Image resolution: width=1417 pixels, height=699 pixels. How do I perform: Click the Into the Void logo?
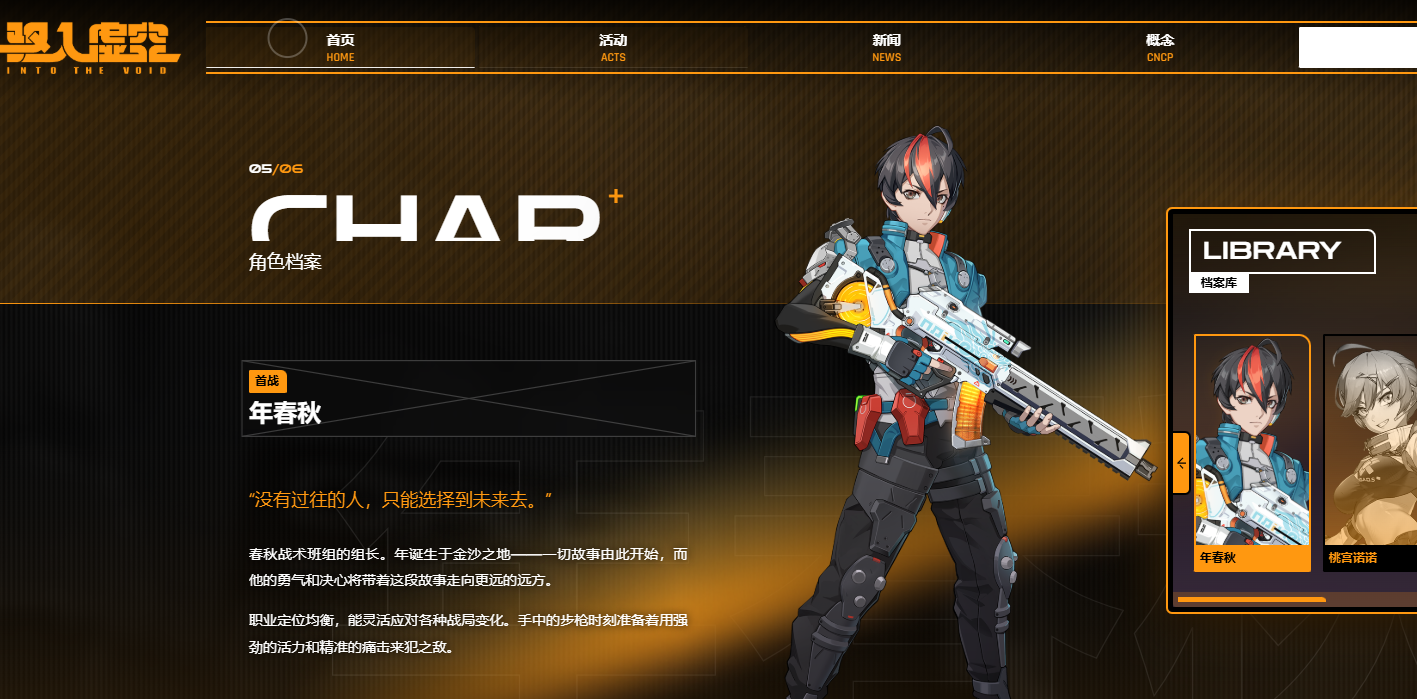[91, 47]
